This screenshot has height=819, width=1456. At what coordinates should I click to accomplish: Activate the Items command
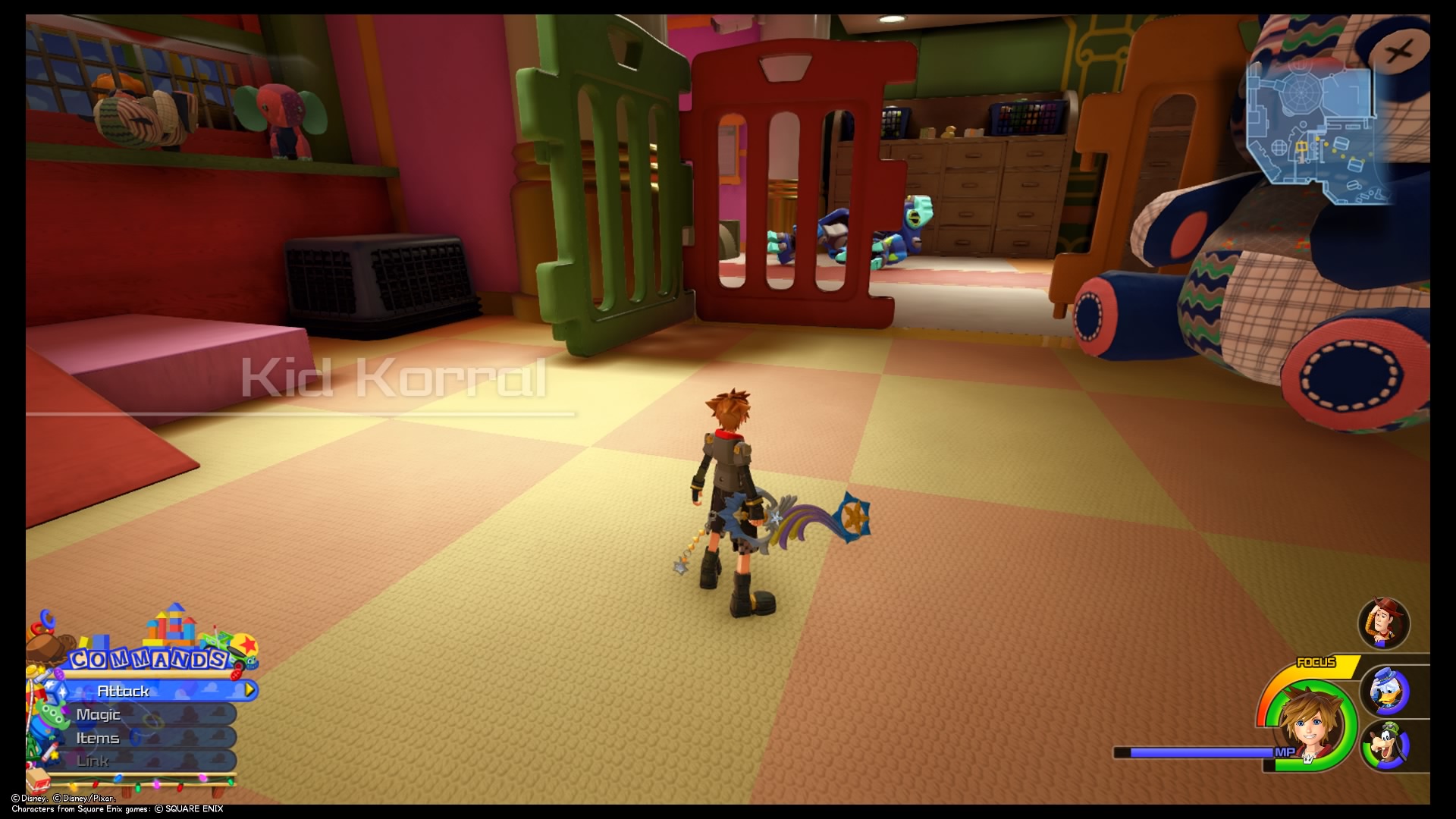tap(97, 737)
